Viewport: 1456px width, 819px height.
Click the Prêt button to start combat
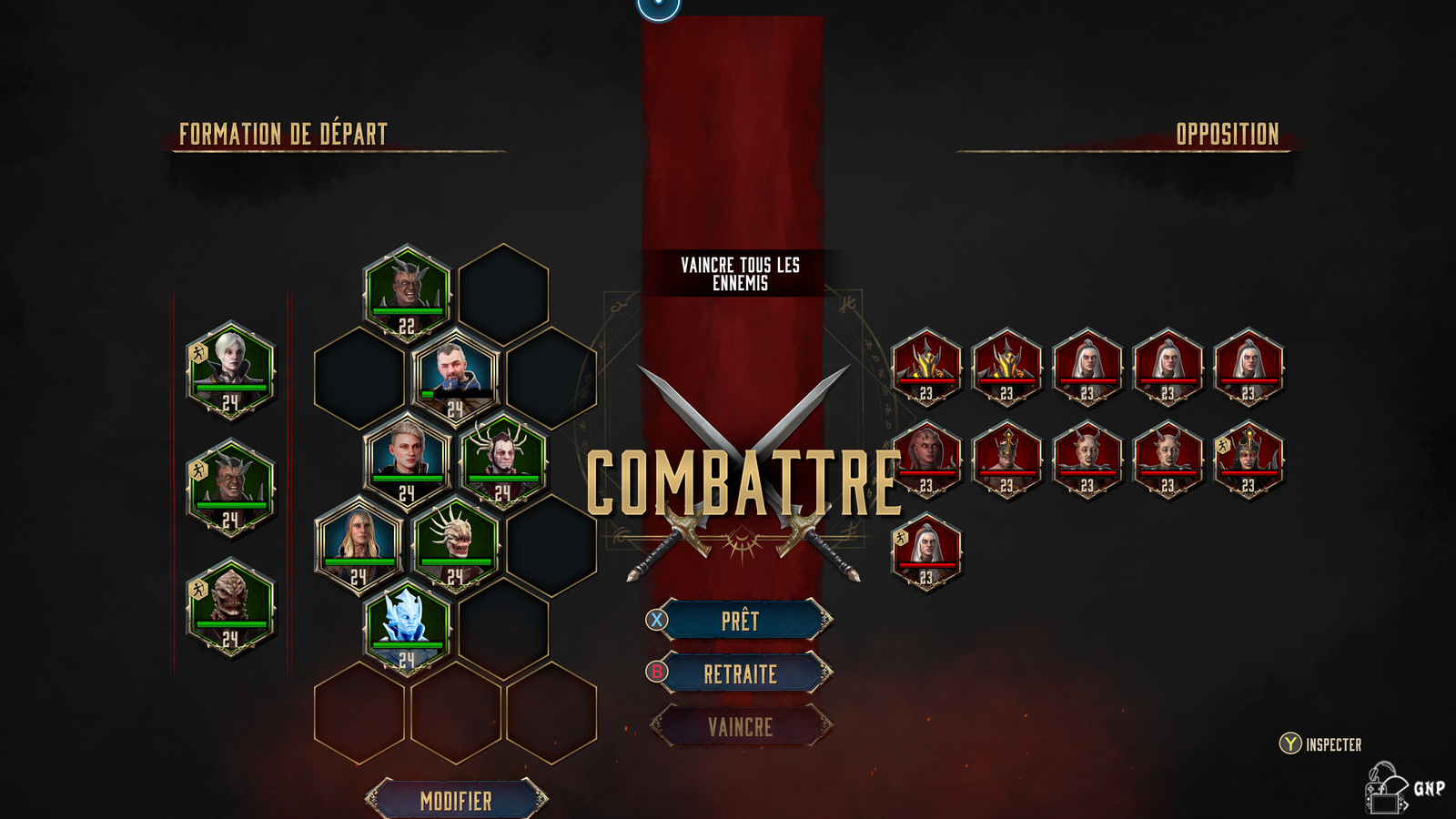740,622
